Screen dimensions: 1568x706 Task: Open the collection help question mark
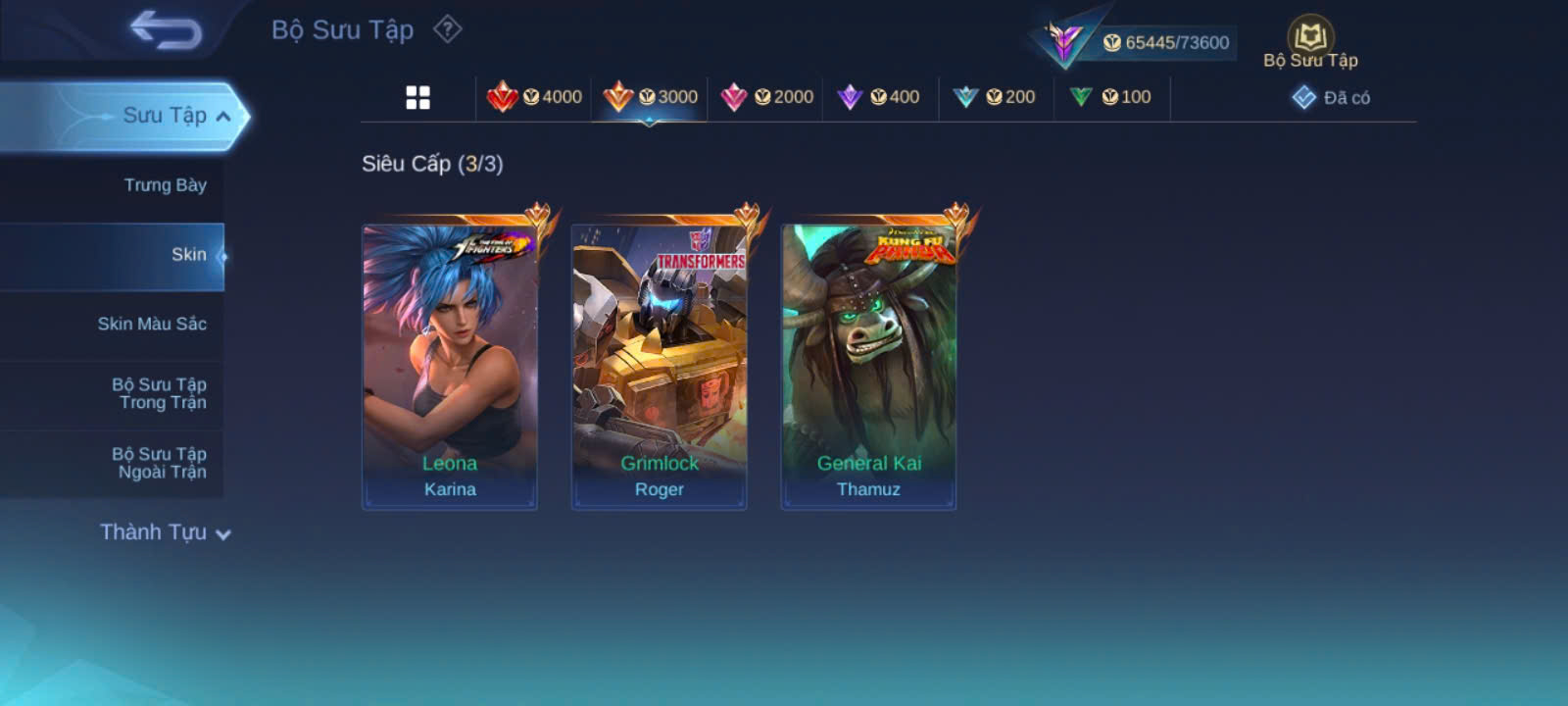(x=448, y=29)
